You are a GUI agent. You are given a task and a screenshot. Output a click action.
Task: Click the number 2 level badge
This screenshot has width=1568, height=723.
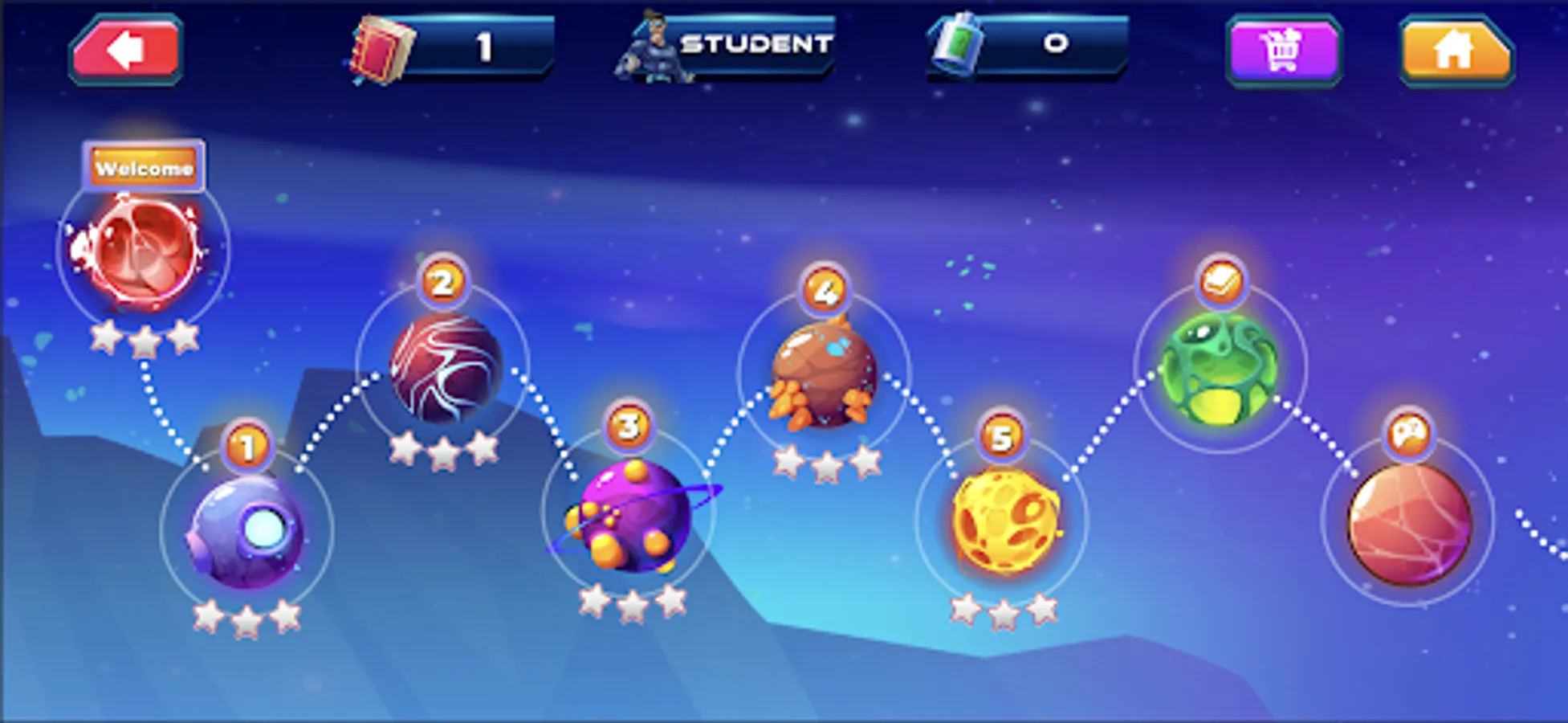pyautogui.click(x=441, y=283)
